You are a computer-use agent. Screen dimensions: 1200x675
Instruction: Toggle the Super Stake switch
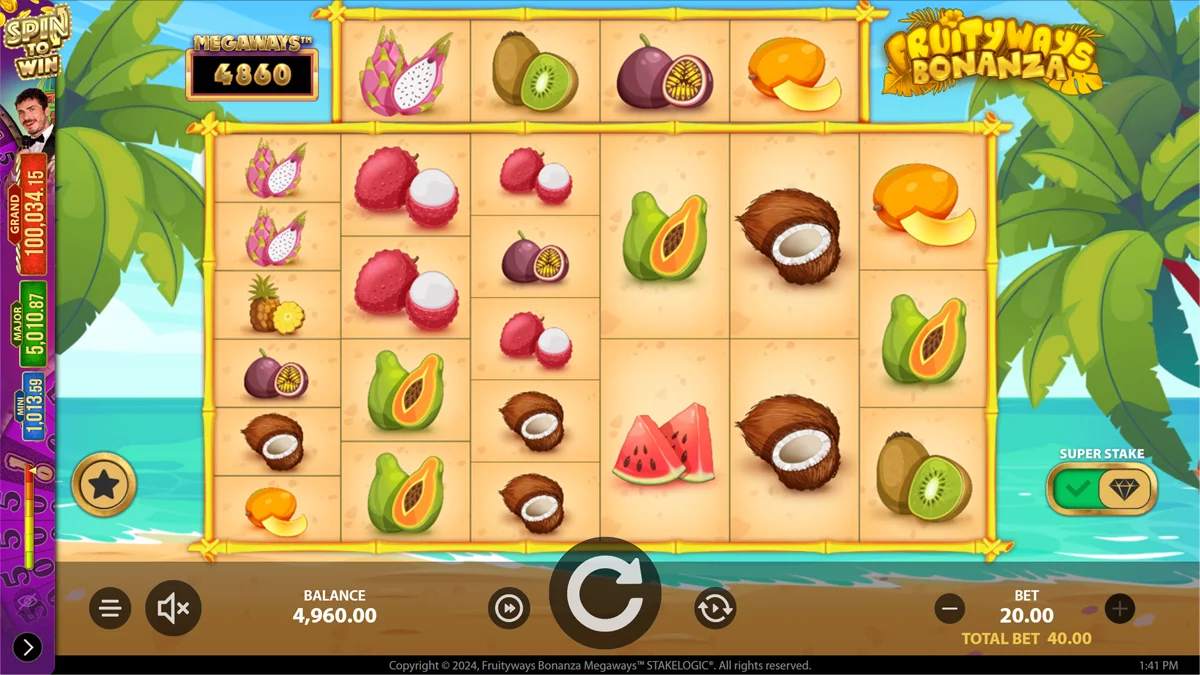coord(1101,489)
